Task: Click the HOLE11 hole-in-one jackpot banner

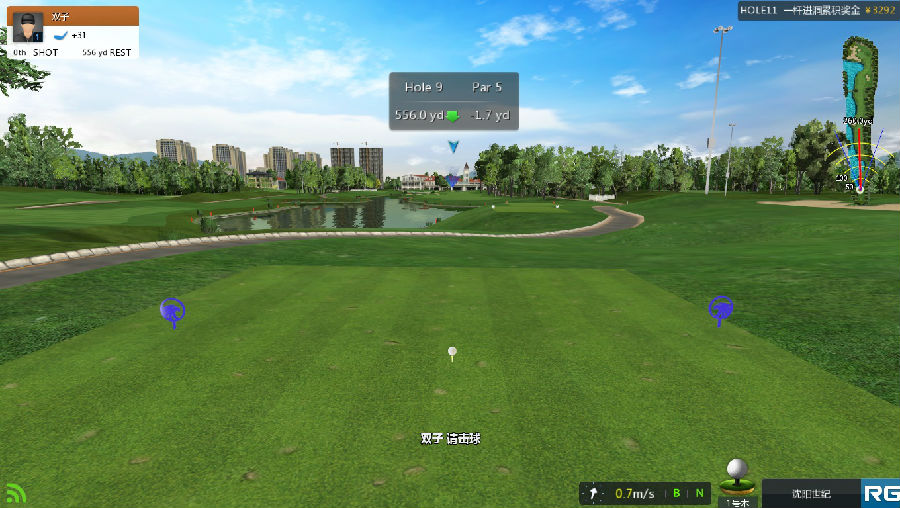Action: [x=817, y=10]
